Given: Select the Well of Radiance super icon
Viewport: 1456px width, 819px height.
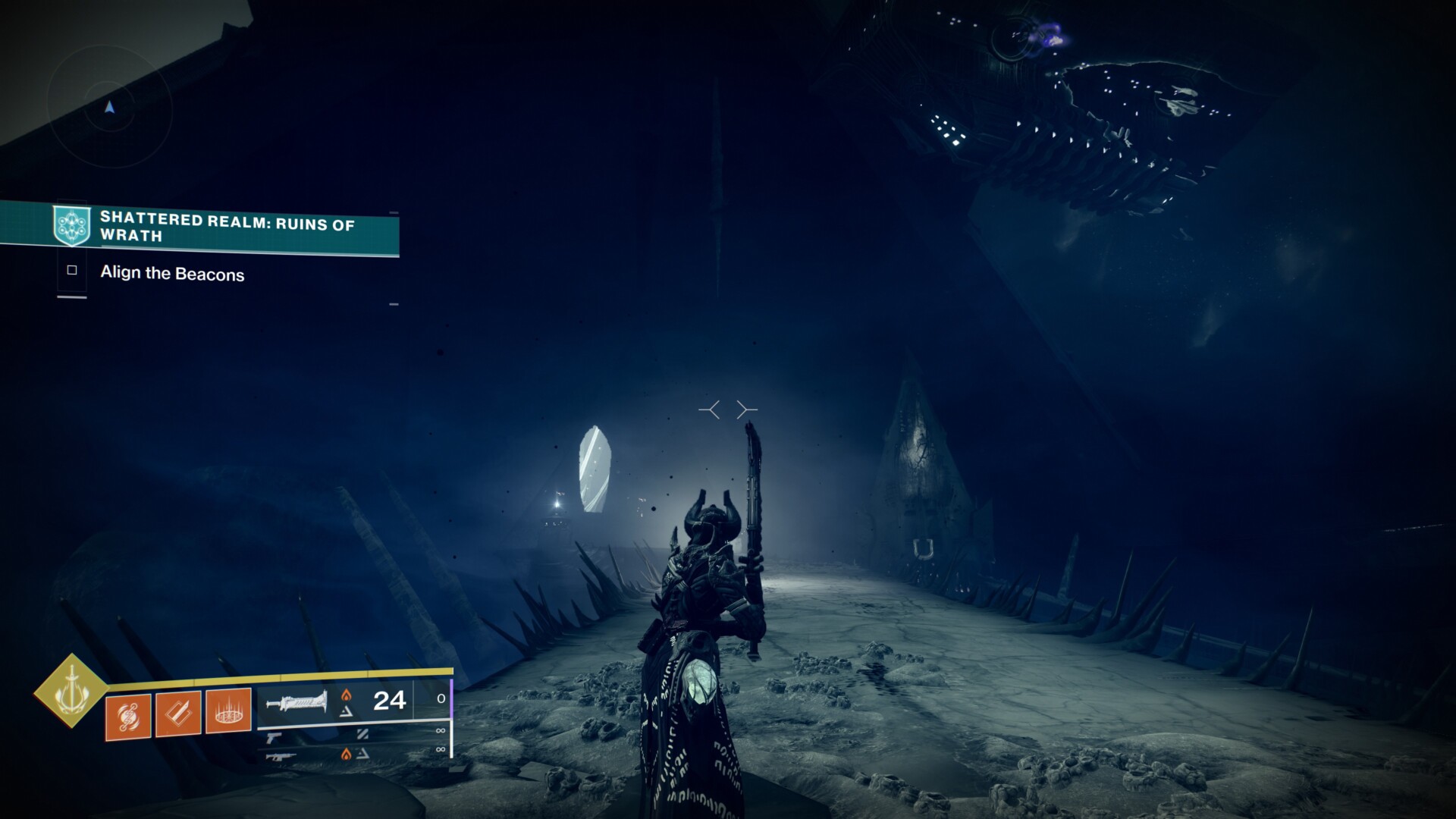Looking at the screenshot, I should coord(71,690).
